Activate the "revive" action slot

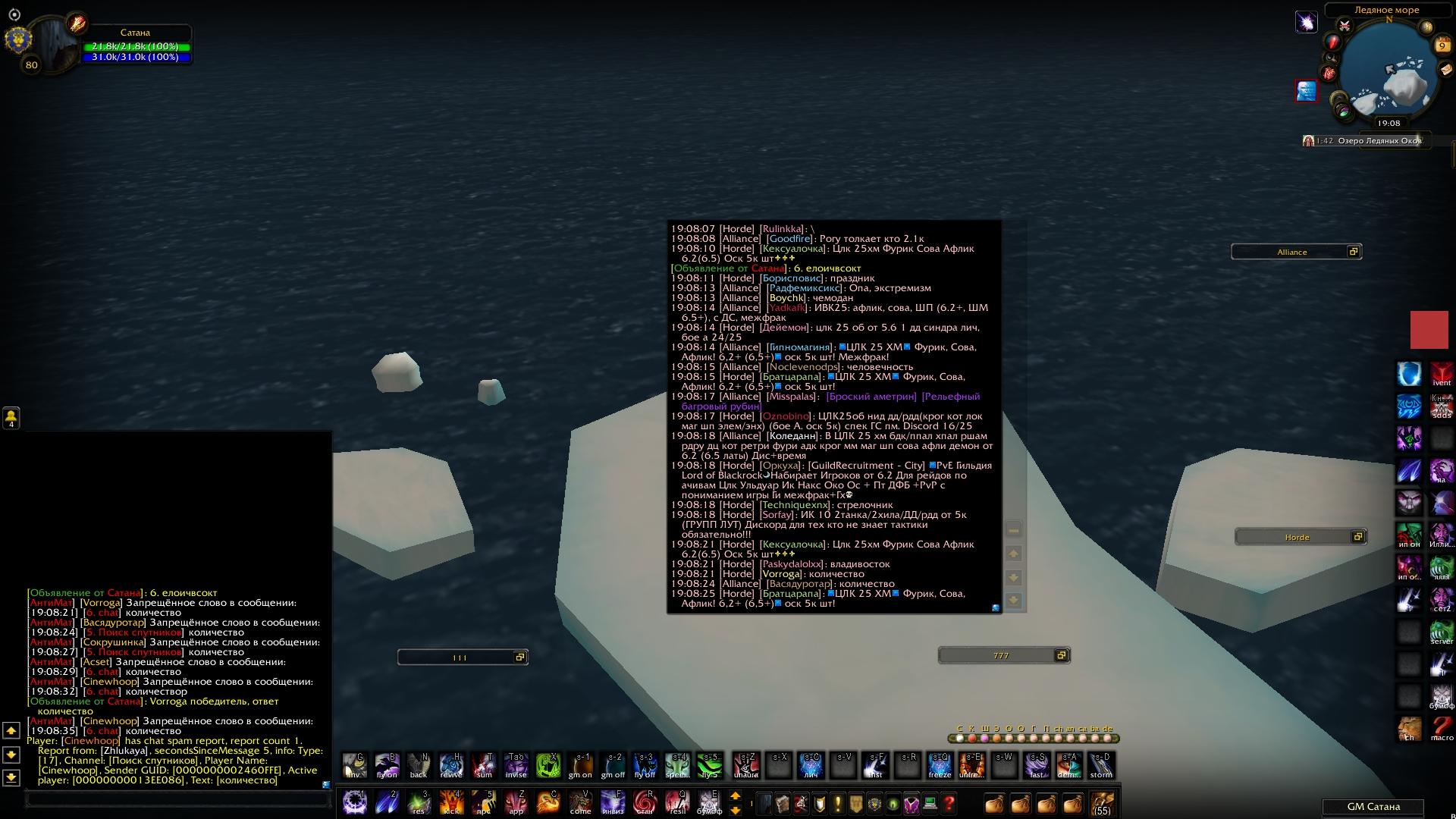click(451, 765)
